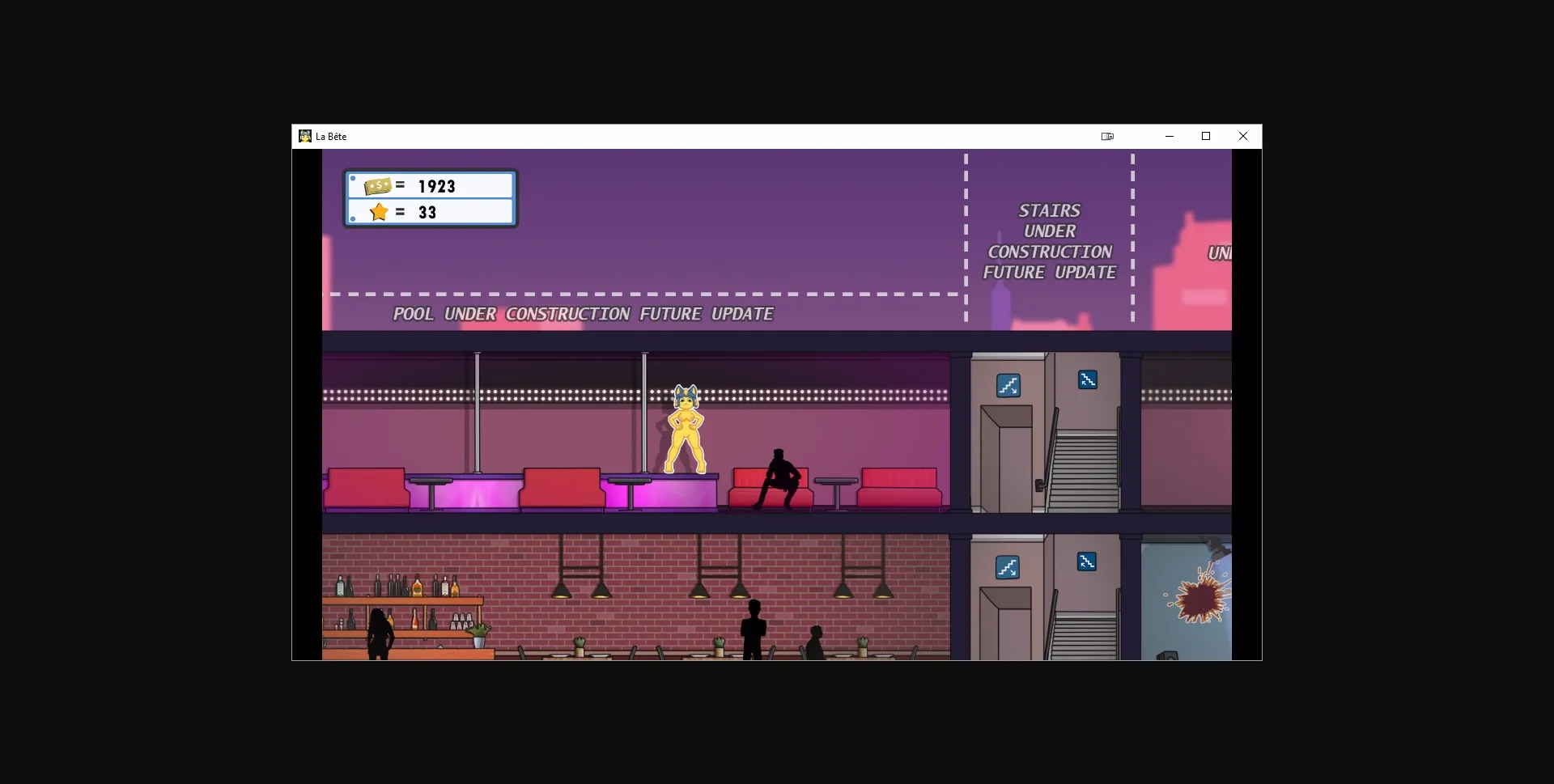Select the stairs-down icon on the club floor
The height and width of the screenshot is (784, 1554).
(x=1007, y=386)
